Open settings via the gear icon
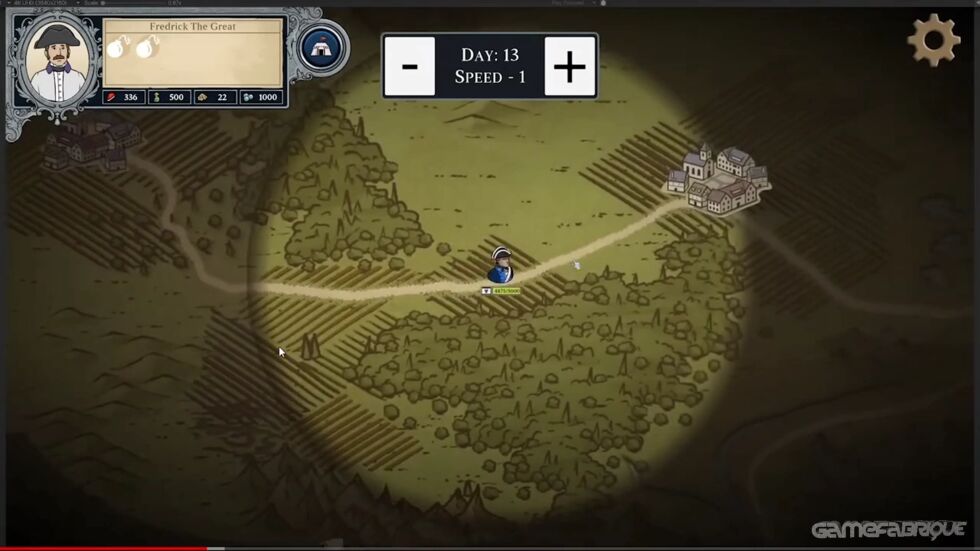This screenshot has height=551, width=980. (933, 40)
